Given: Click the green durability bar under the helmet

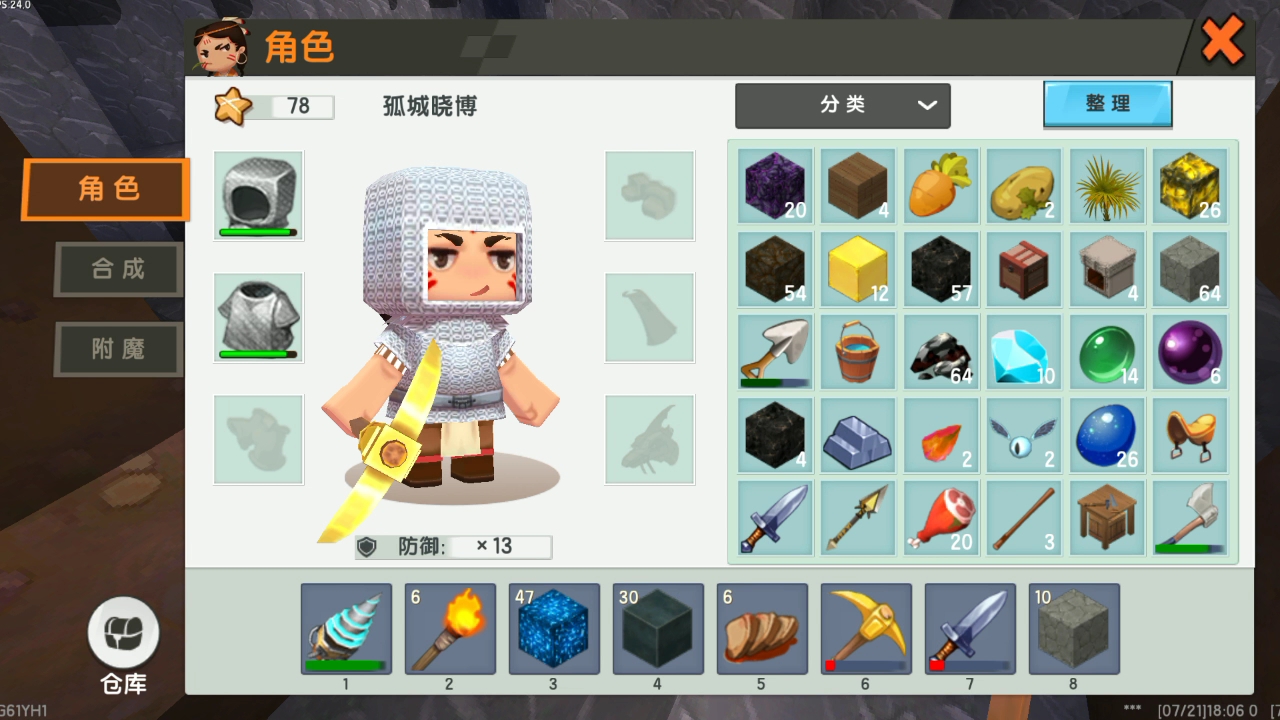Looking at the screenshot, I should [x=258, y=233].
